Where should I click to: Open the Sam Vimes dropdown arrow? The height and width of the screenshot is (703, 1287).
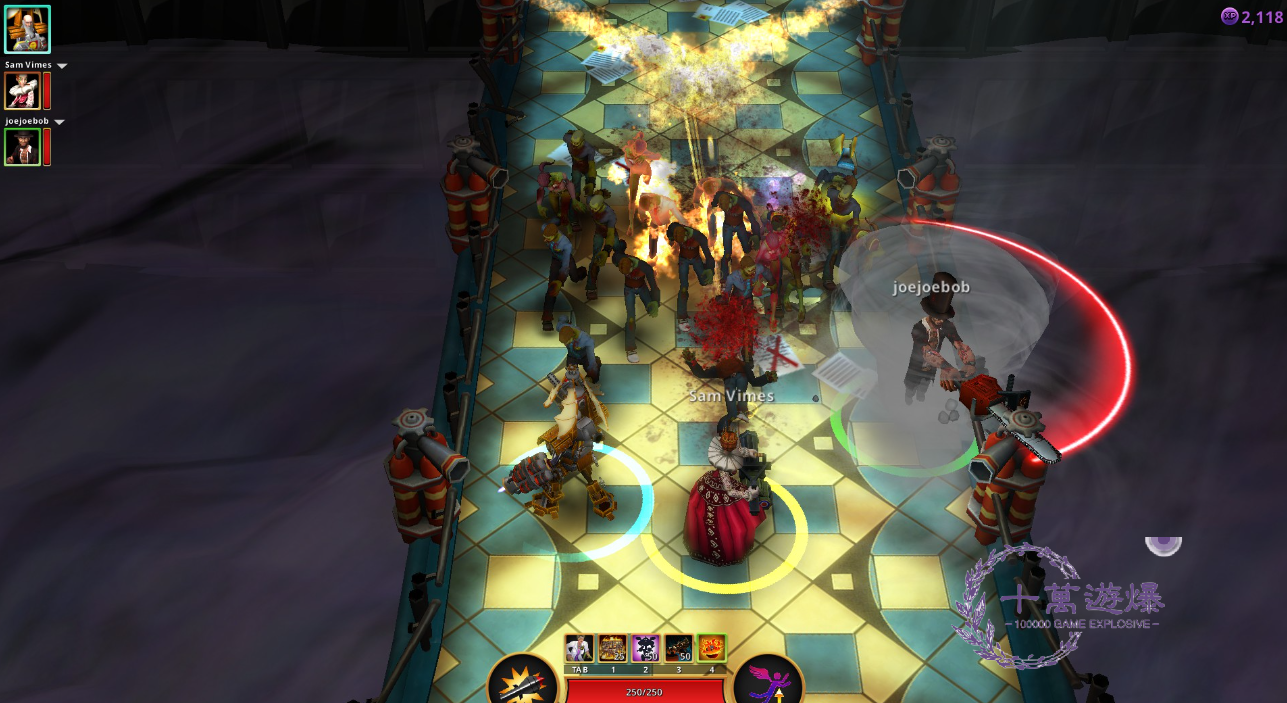click(x=62, y=66)
